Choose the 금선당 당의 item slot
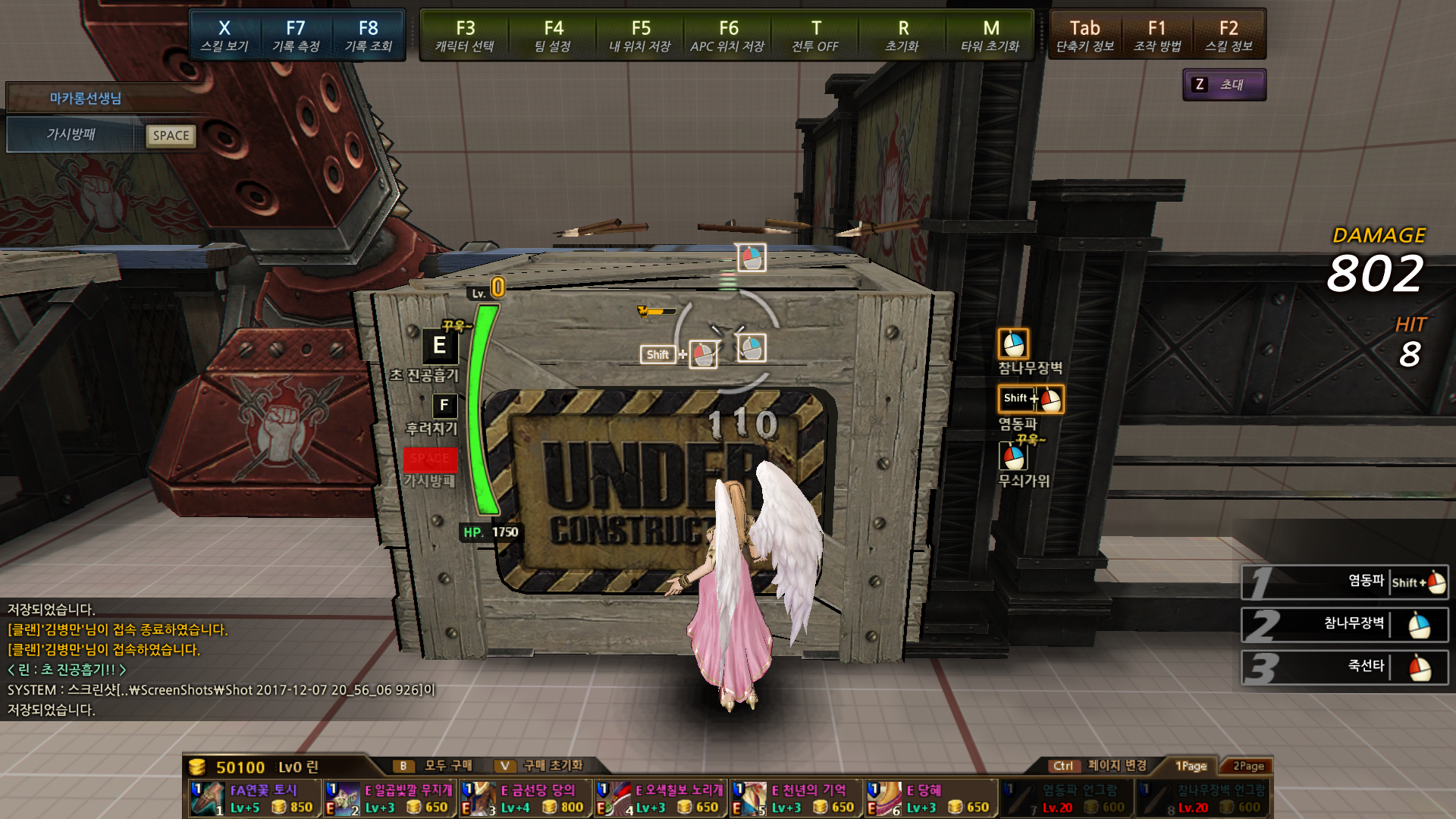 [x=525, y=799]
